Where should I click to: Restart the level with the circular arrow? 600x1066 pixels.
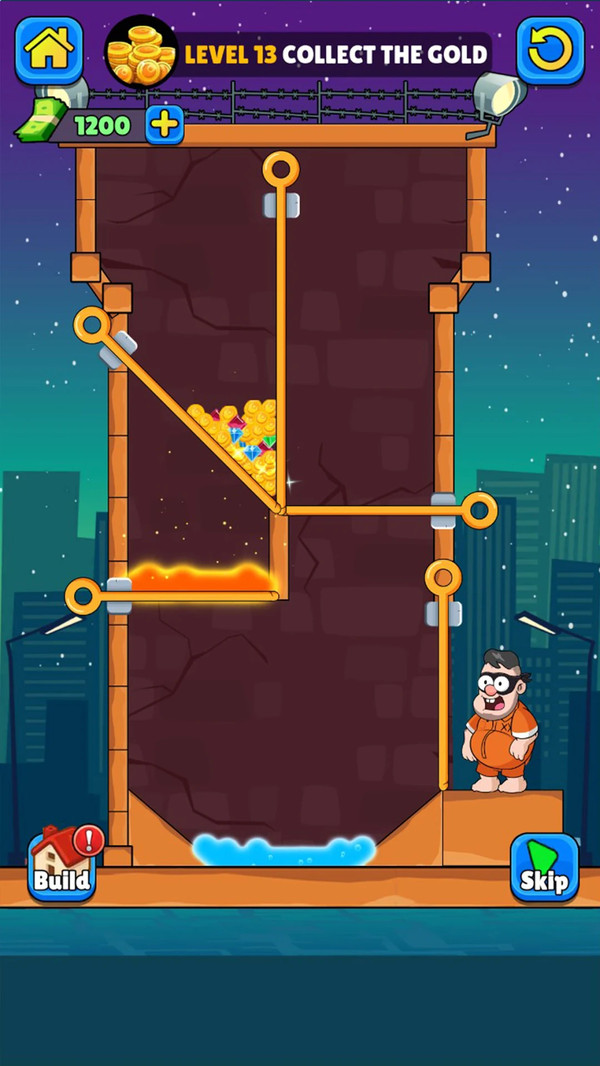click(x=550, y=50)
